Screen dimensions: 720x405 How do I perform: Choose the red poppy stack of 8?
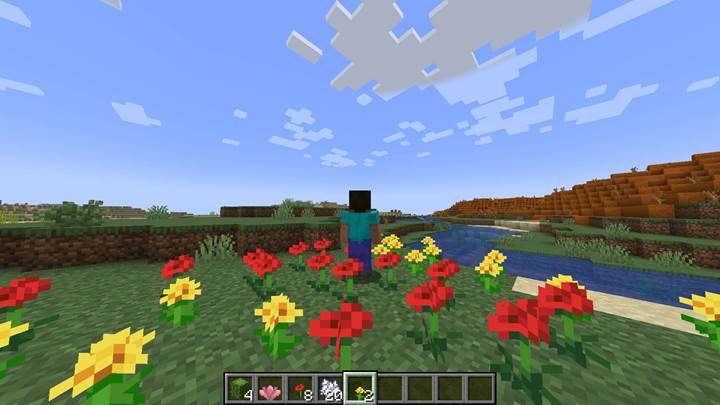pyautogui.click(x=300, y=389)
